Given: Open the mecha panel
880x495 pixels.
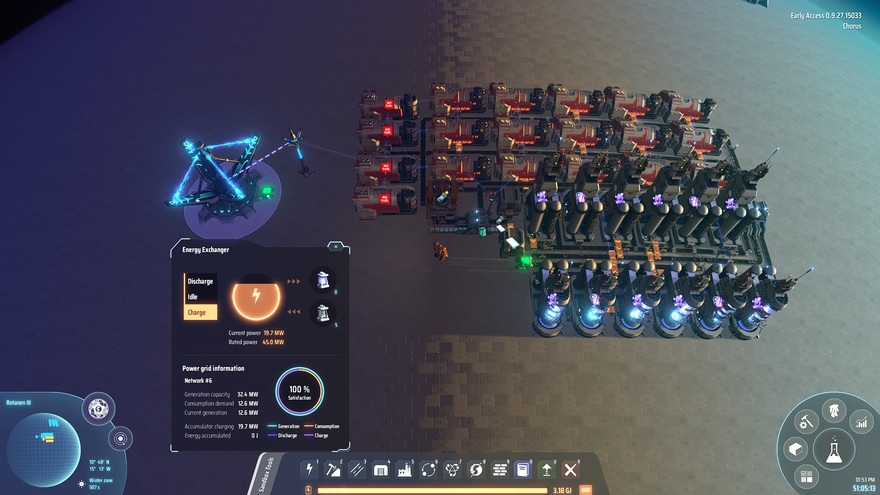Looking at the screenshot, I should [x=833, y=410].
